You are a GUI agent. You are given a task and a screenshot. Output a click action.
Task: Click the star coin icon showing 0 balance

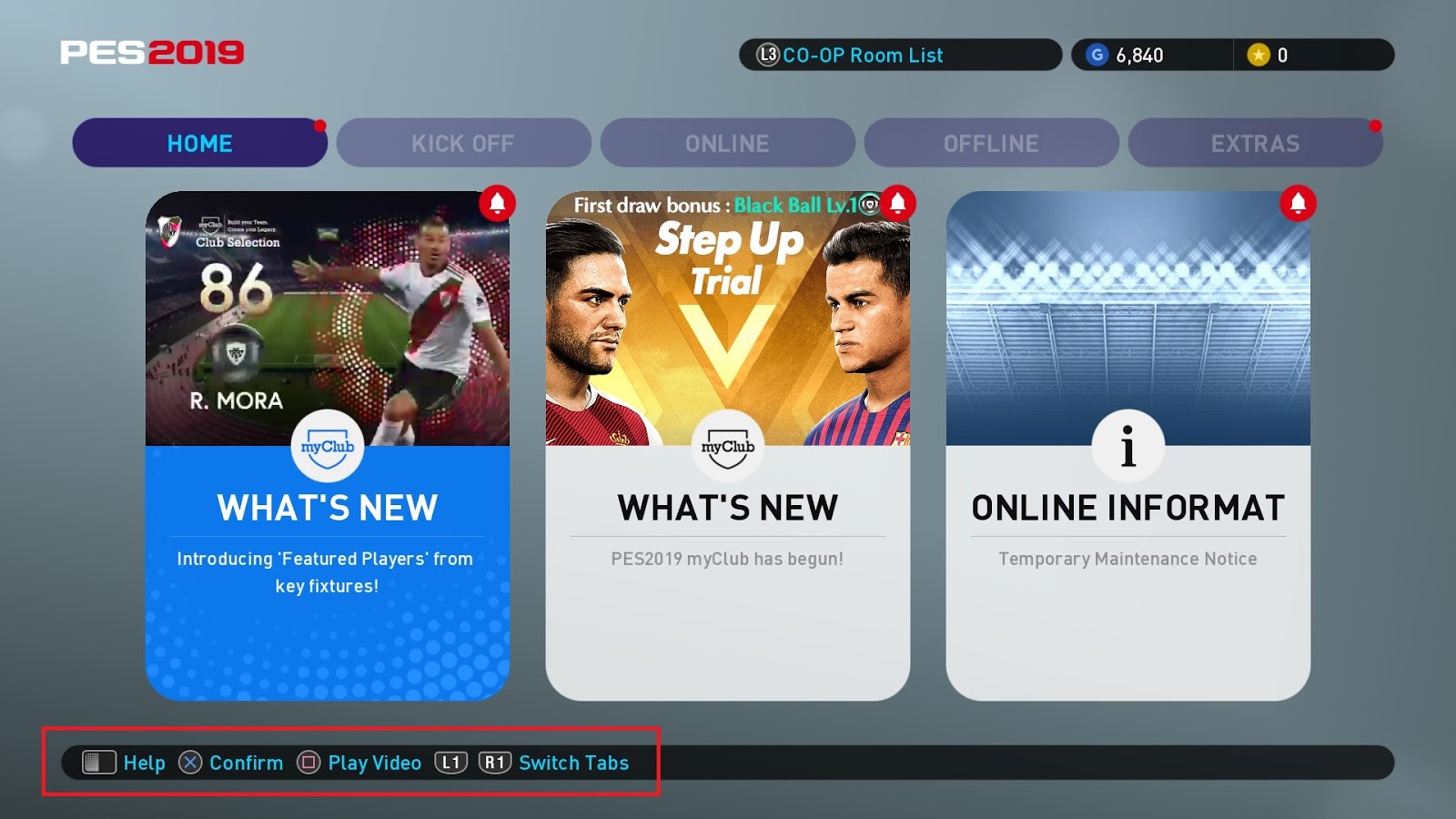coord(1259,55)
